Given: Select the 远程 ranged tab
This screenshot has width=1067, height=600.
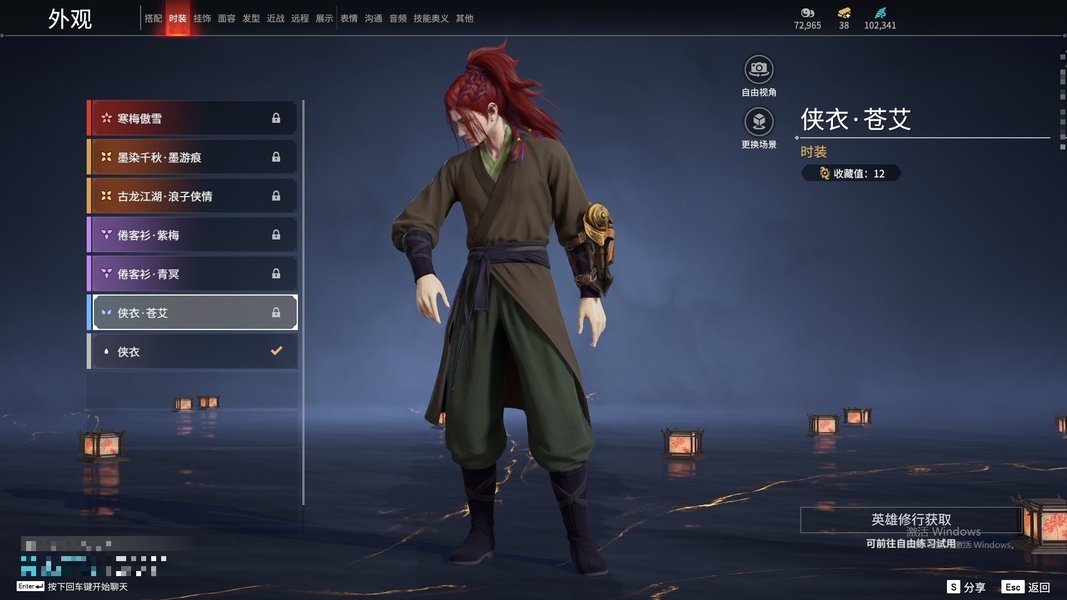Looking at the screenshot, I should coord(300,18).
